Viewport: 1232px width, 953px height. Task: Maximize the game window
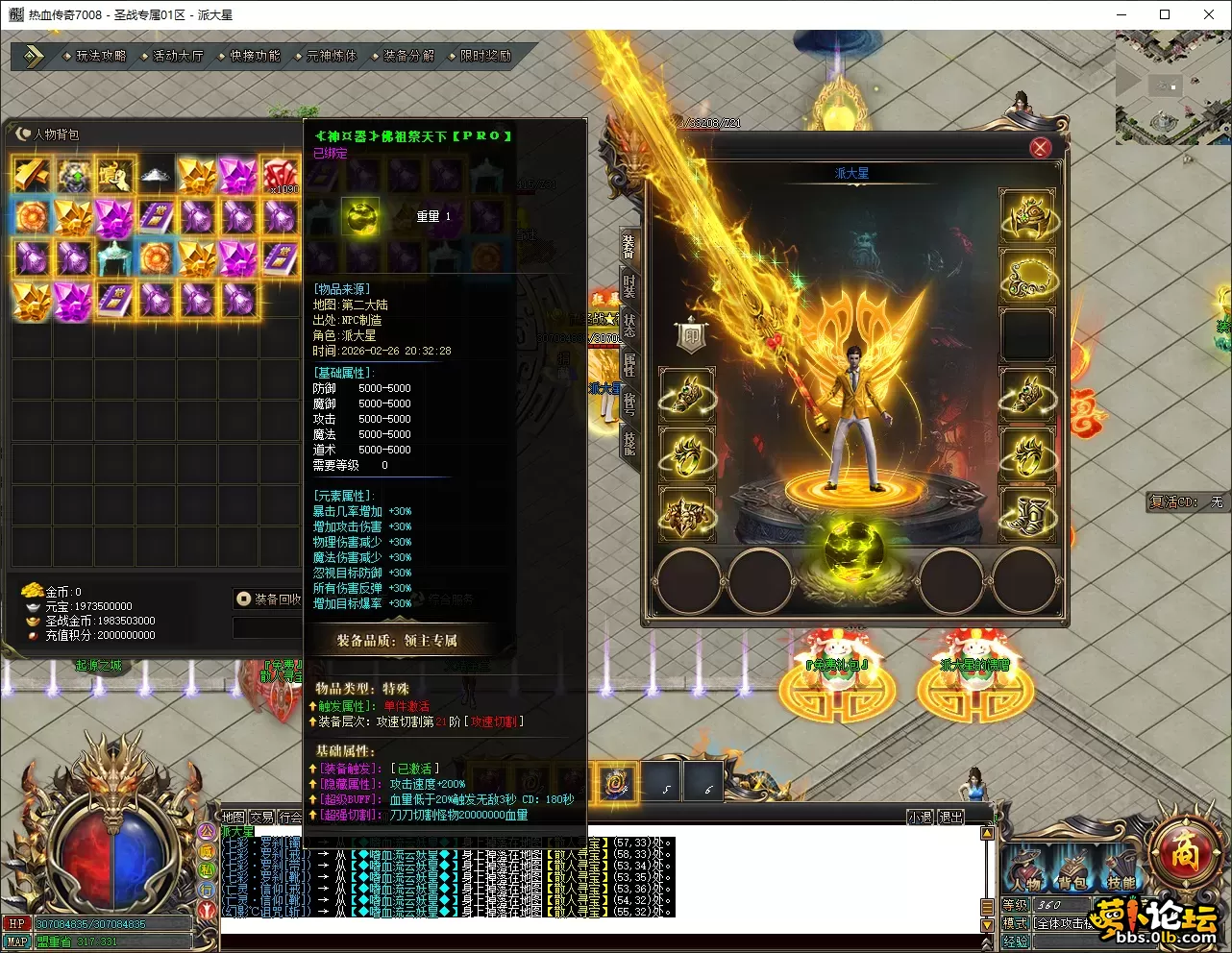point(1165,14)
